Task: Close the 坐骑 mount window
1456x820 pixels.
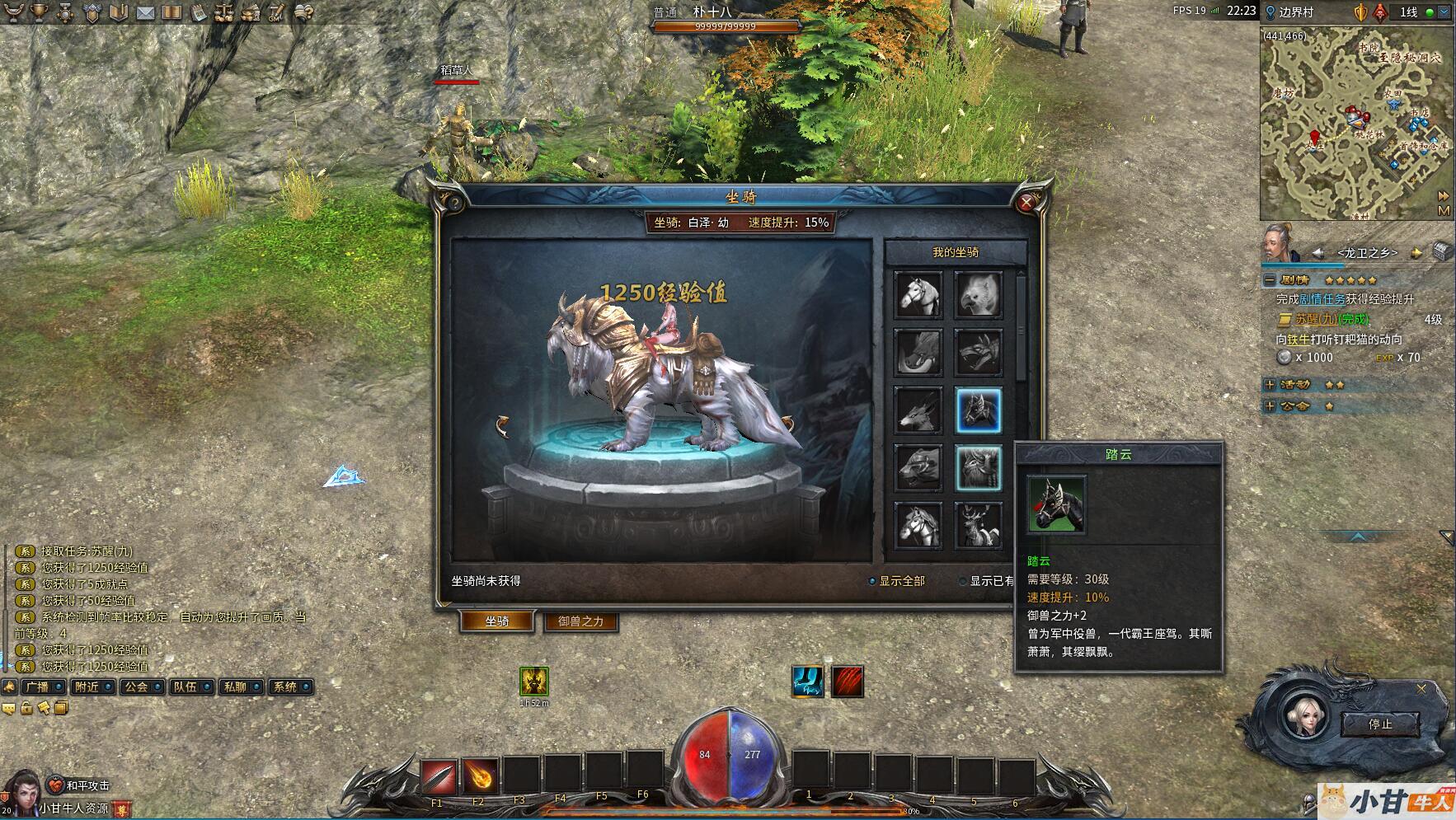Action: (x=1026, y=203)
